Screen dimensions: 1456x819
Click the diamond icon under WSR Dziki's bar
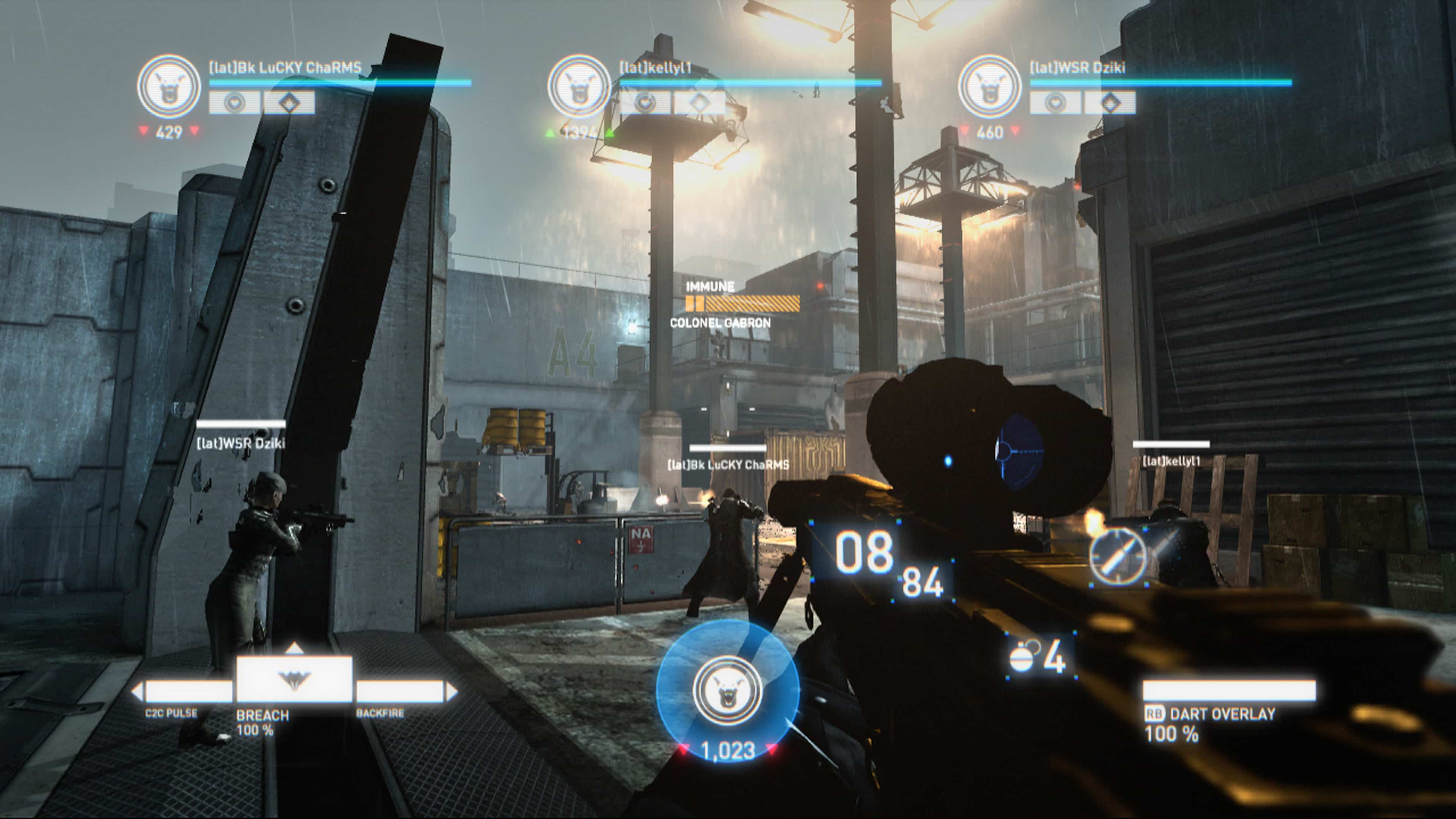1110,103
